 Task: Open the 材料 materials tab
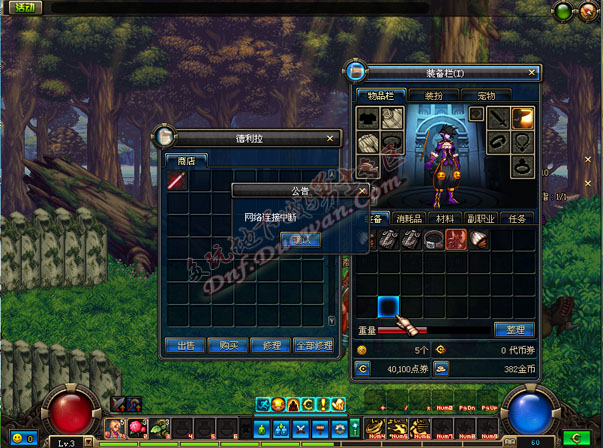(x=444, y=218)
